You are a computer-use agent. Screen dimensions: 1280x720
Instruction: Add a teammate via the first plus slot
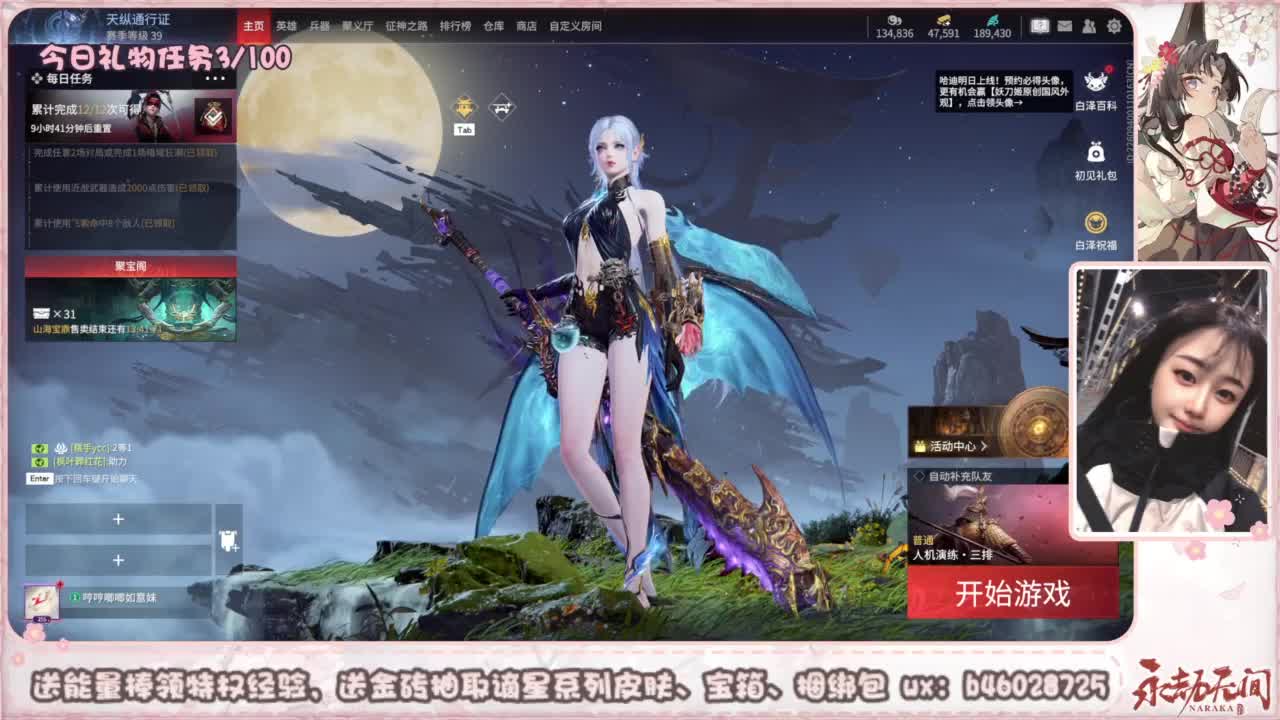(120, 519)
